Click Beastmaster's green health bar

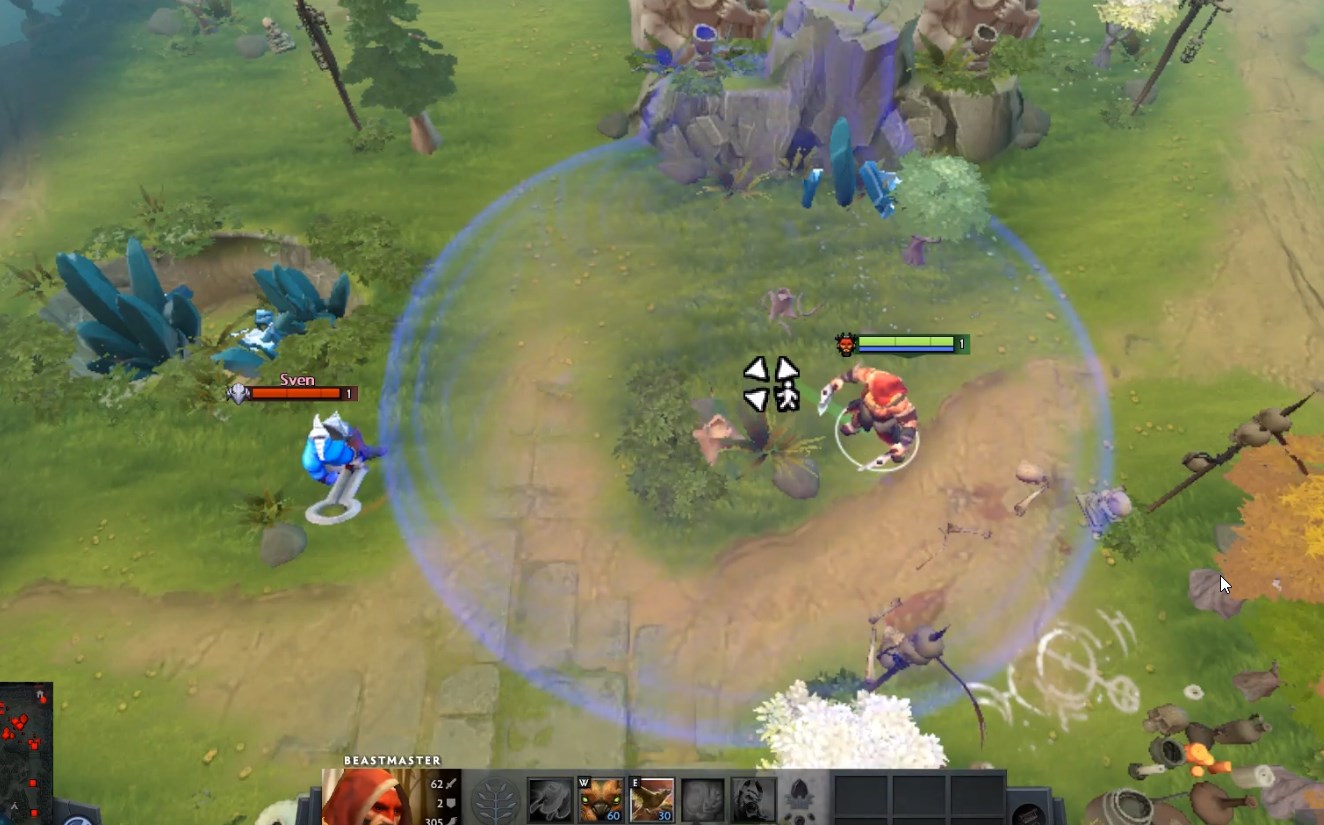point(905,341)
